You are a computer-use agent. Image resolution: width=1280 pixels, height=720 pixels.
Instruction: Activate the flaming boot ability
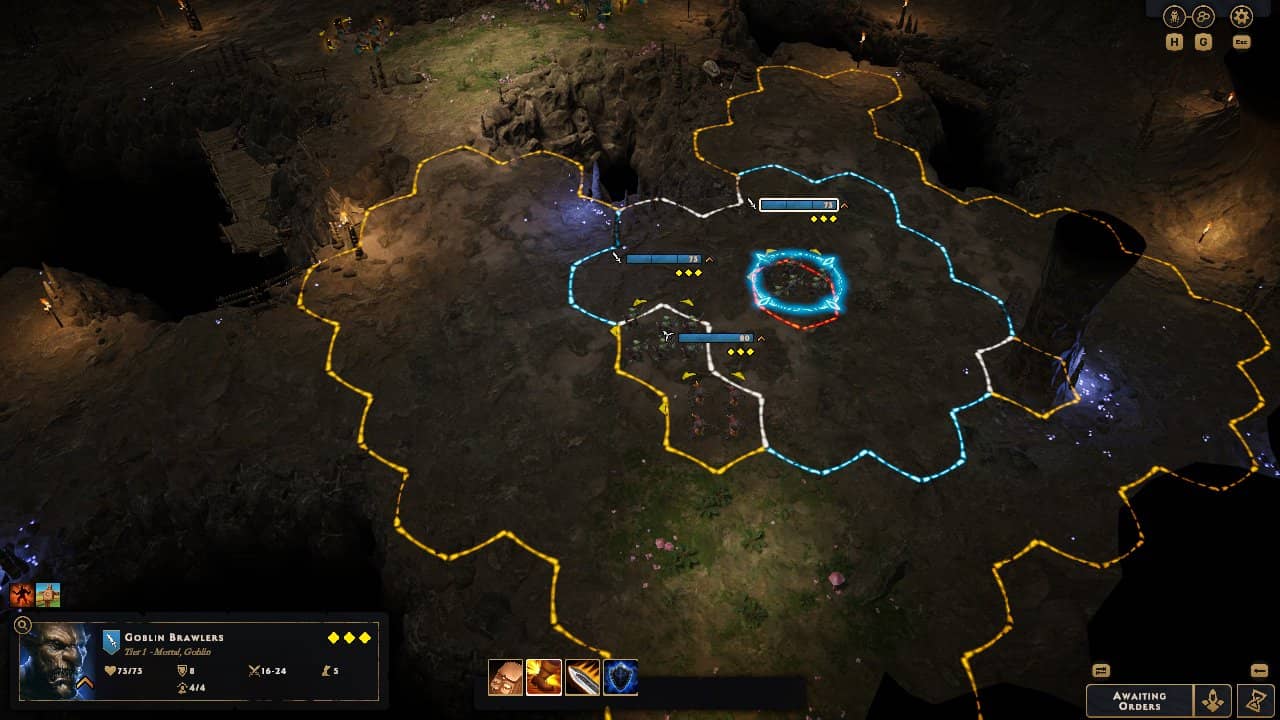[x=543, y=677]
